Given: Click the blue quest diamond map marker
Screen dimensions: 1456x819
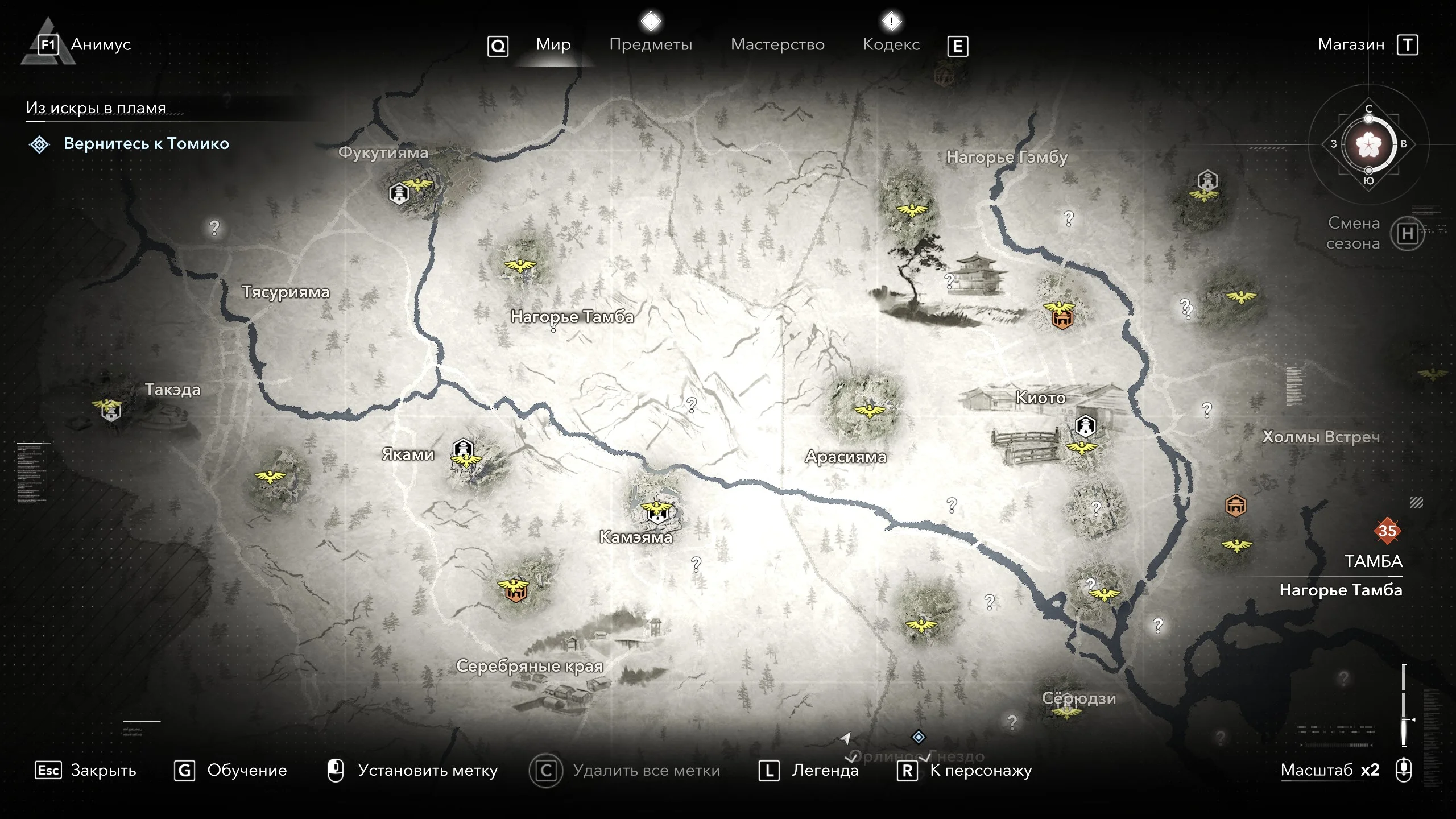Looking at the screenshot, I should click(x=919, y=737).
